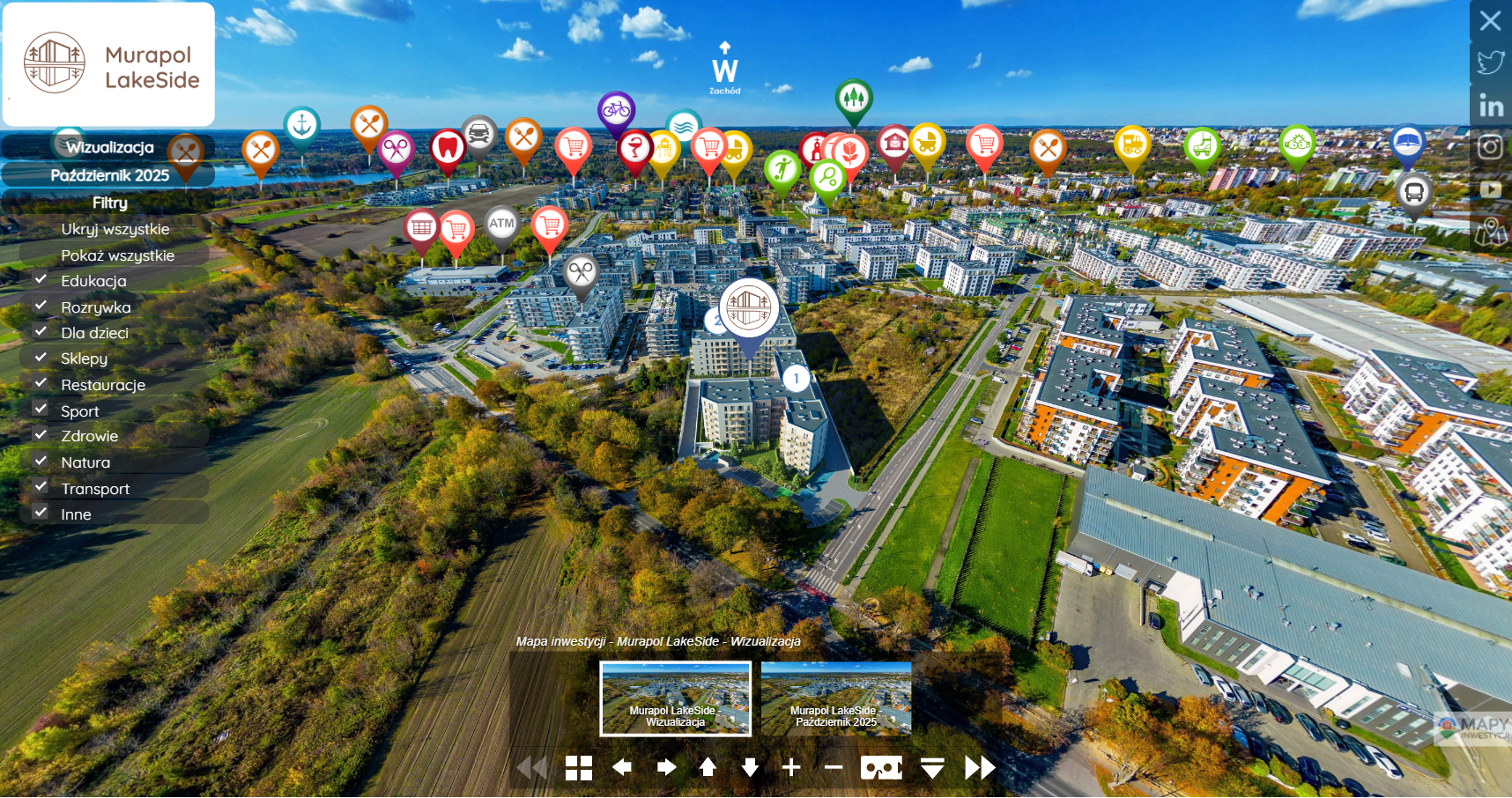Hide all map filters with Ukryj wszystkie

coord(115,229)
